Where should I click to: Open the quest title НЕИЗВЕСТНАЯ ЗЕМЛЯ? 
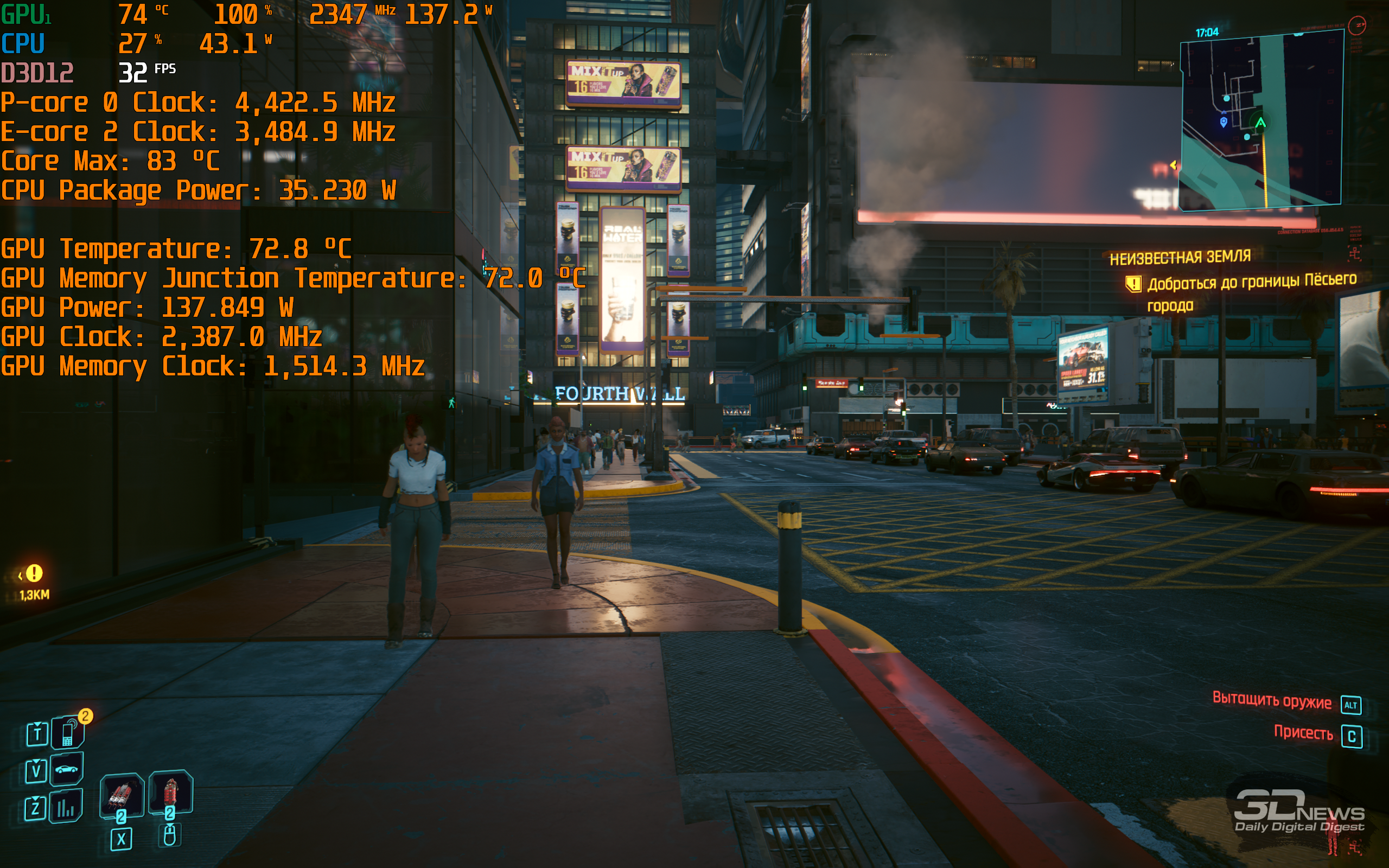click(x=1180, y=258)
